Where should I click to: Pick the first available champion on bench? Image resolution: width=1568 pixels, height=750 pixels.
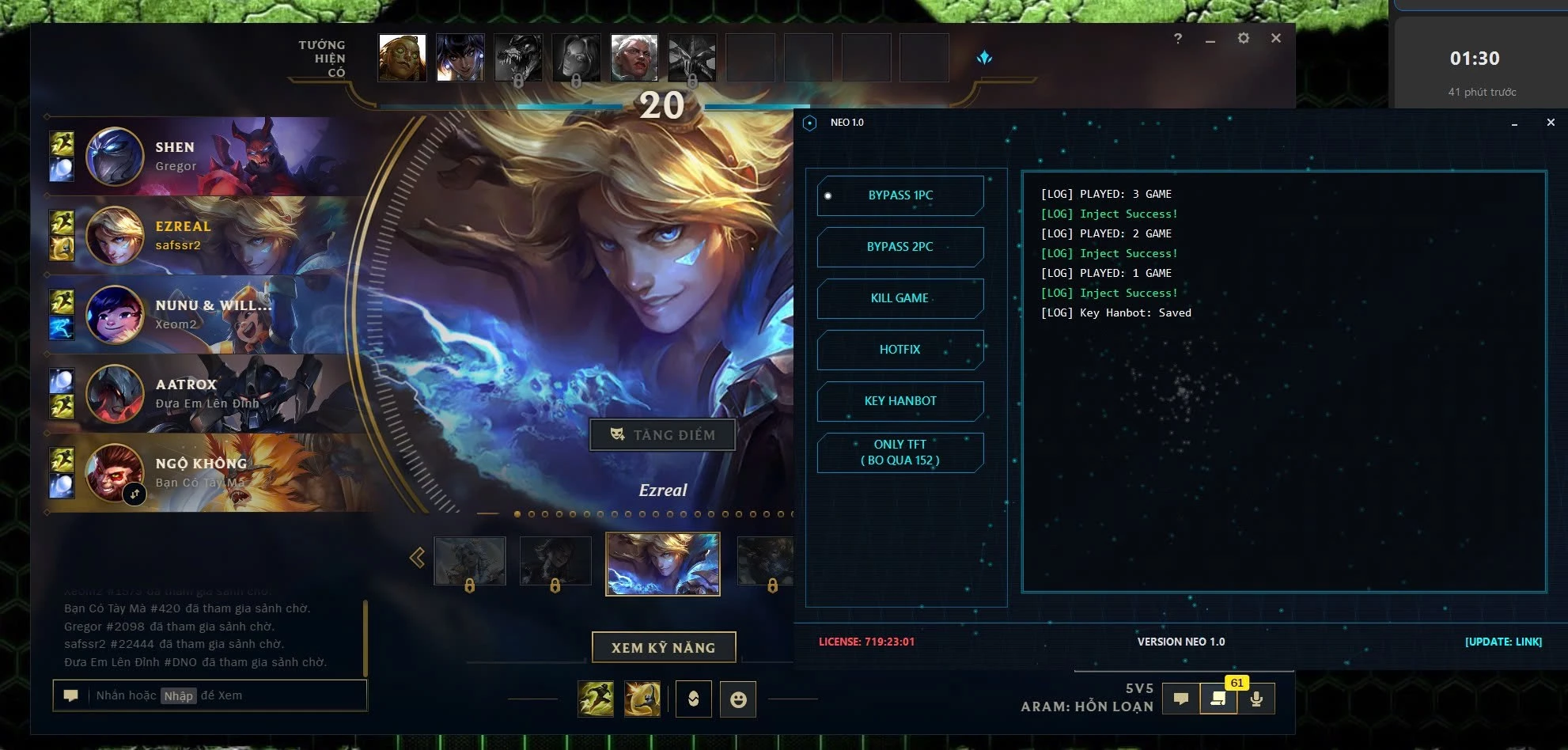pos(402,58)
